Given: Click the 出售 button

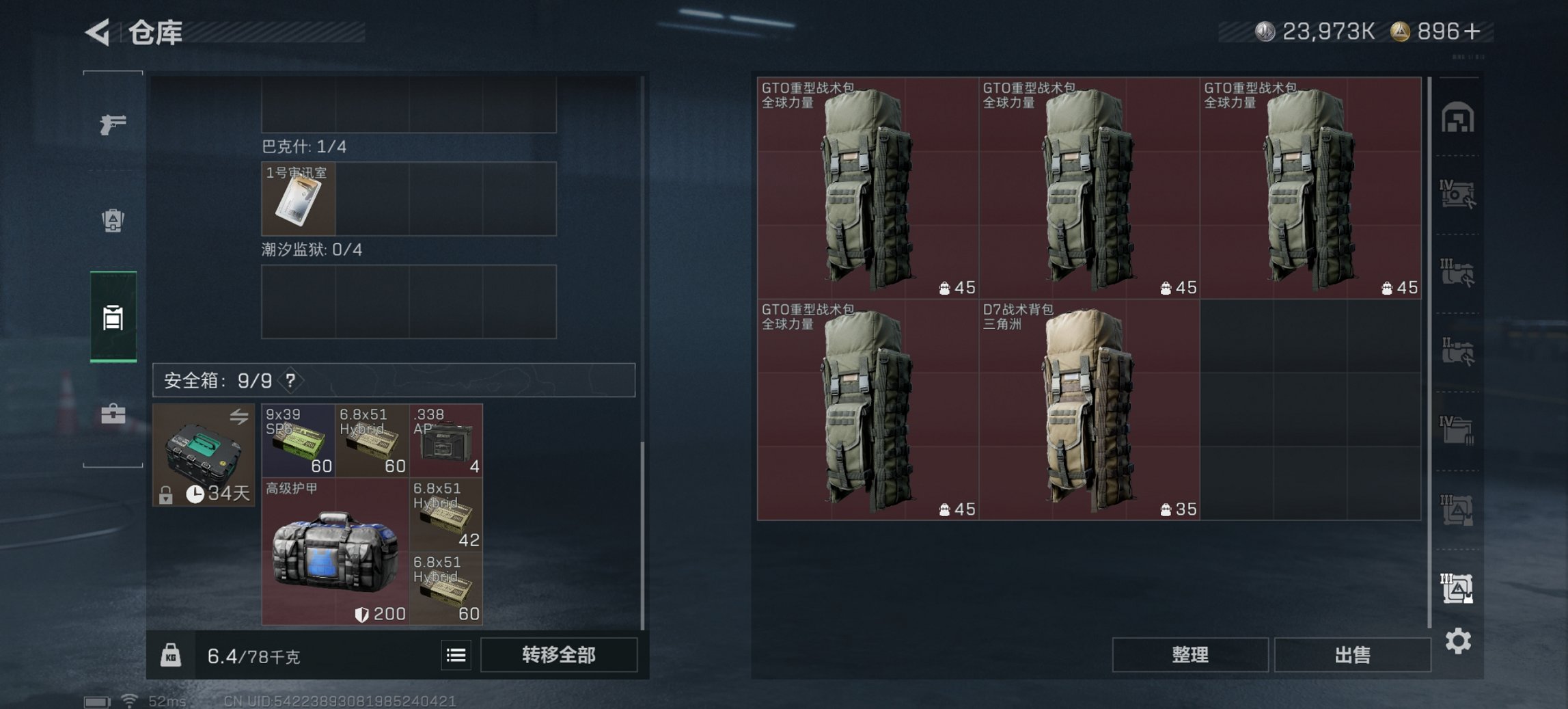Looking at the screenshot, I should click(x=1352, y=654).
